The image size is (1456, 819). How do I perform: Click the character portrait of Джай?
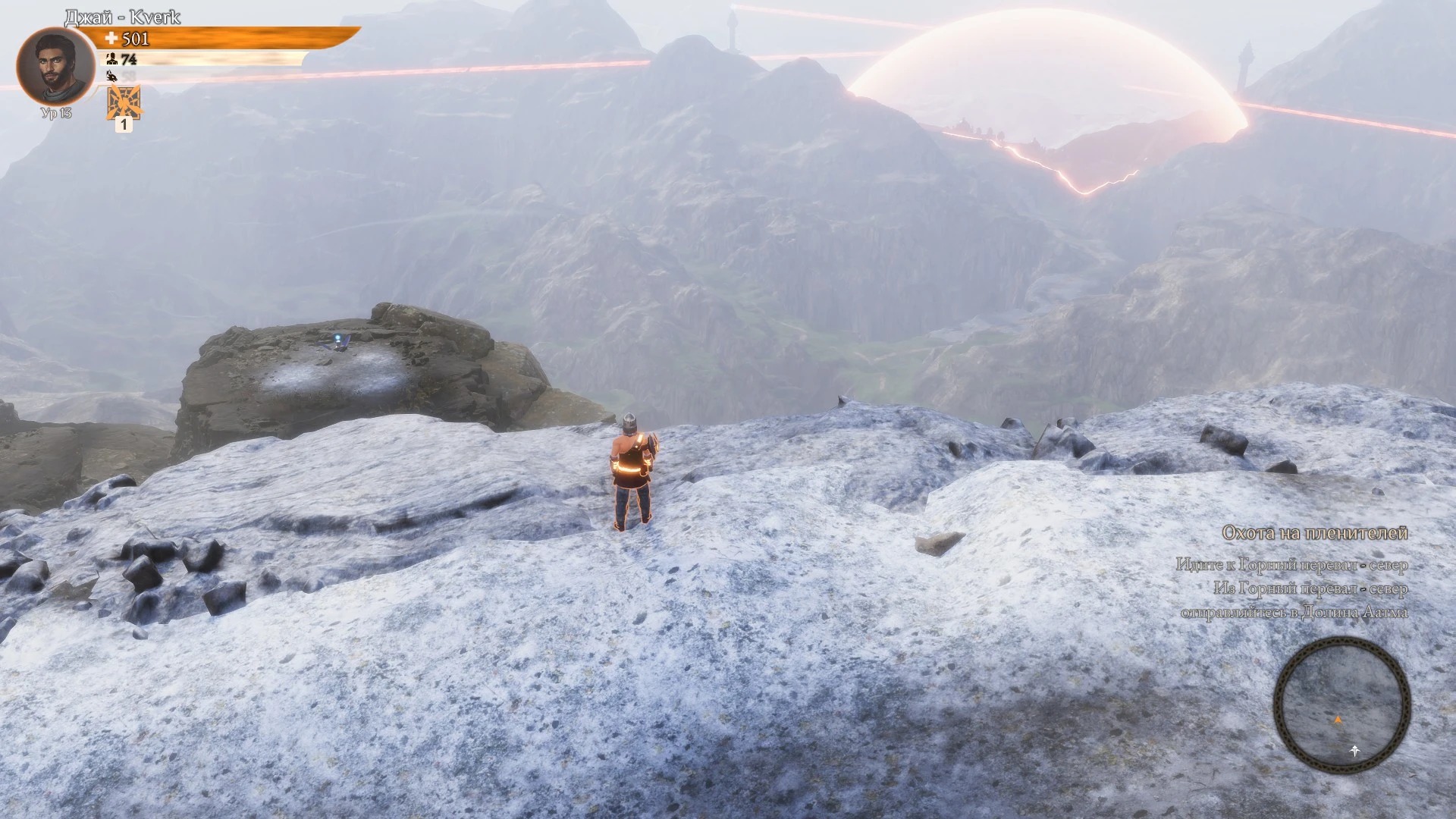coord(55,67)
